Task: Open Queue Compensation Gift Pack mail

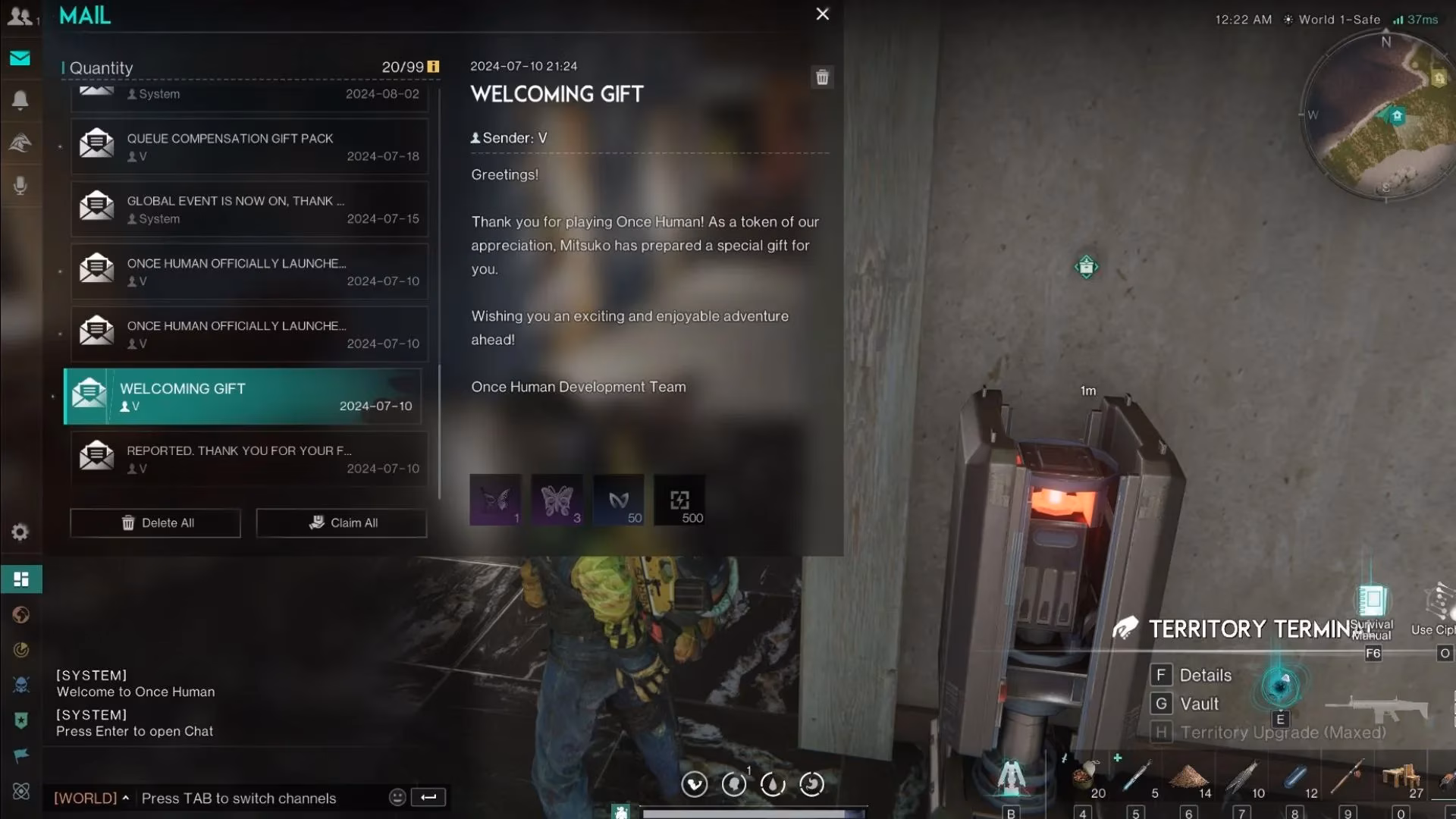Action: click(x=249, y=146)
